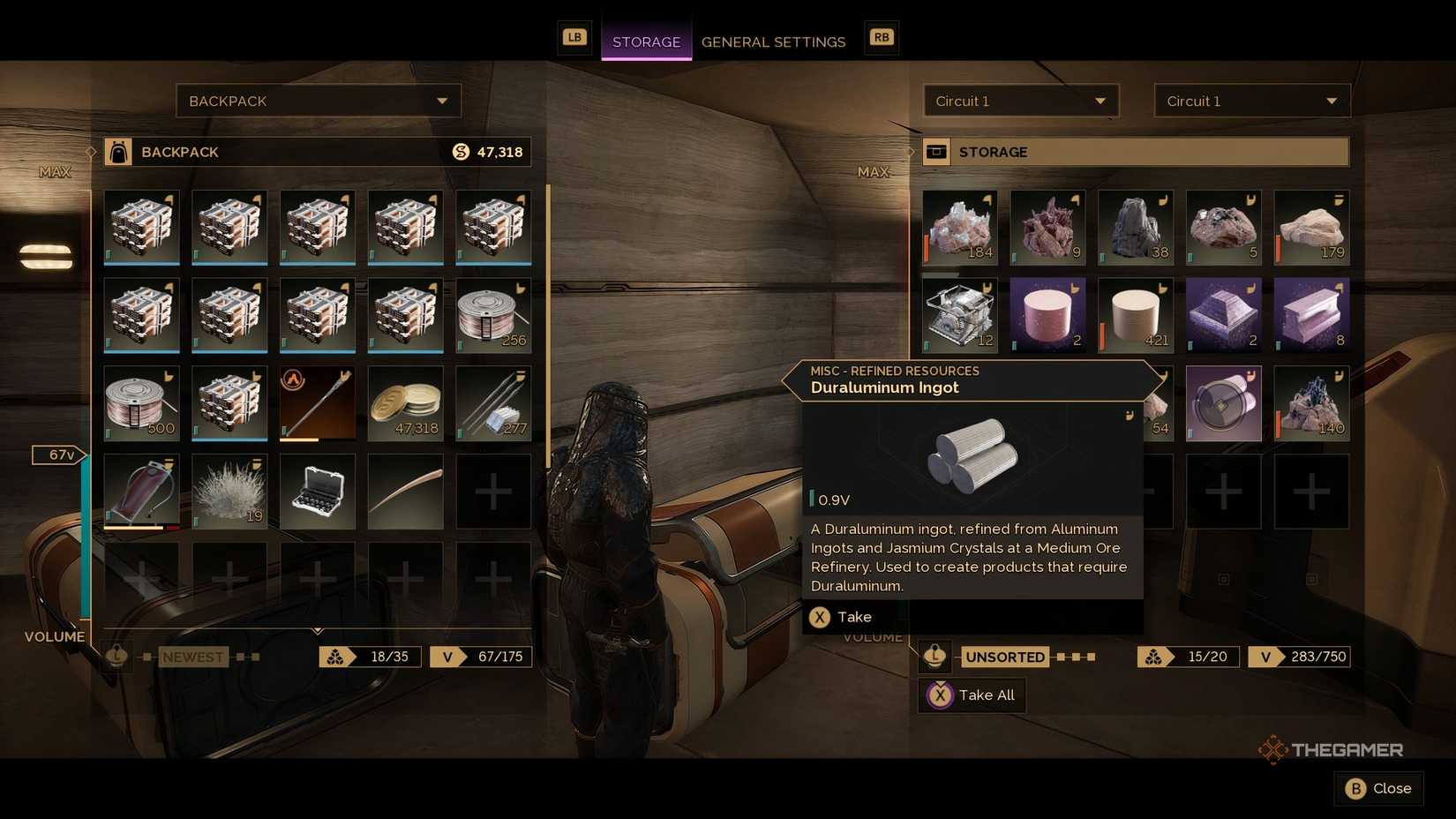Open the BACKPACK container dropdown
This screenshot has height=819, width=1456.
pos(319,101)
